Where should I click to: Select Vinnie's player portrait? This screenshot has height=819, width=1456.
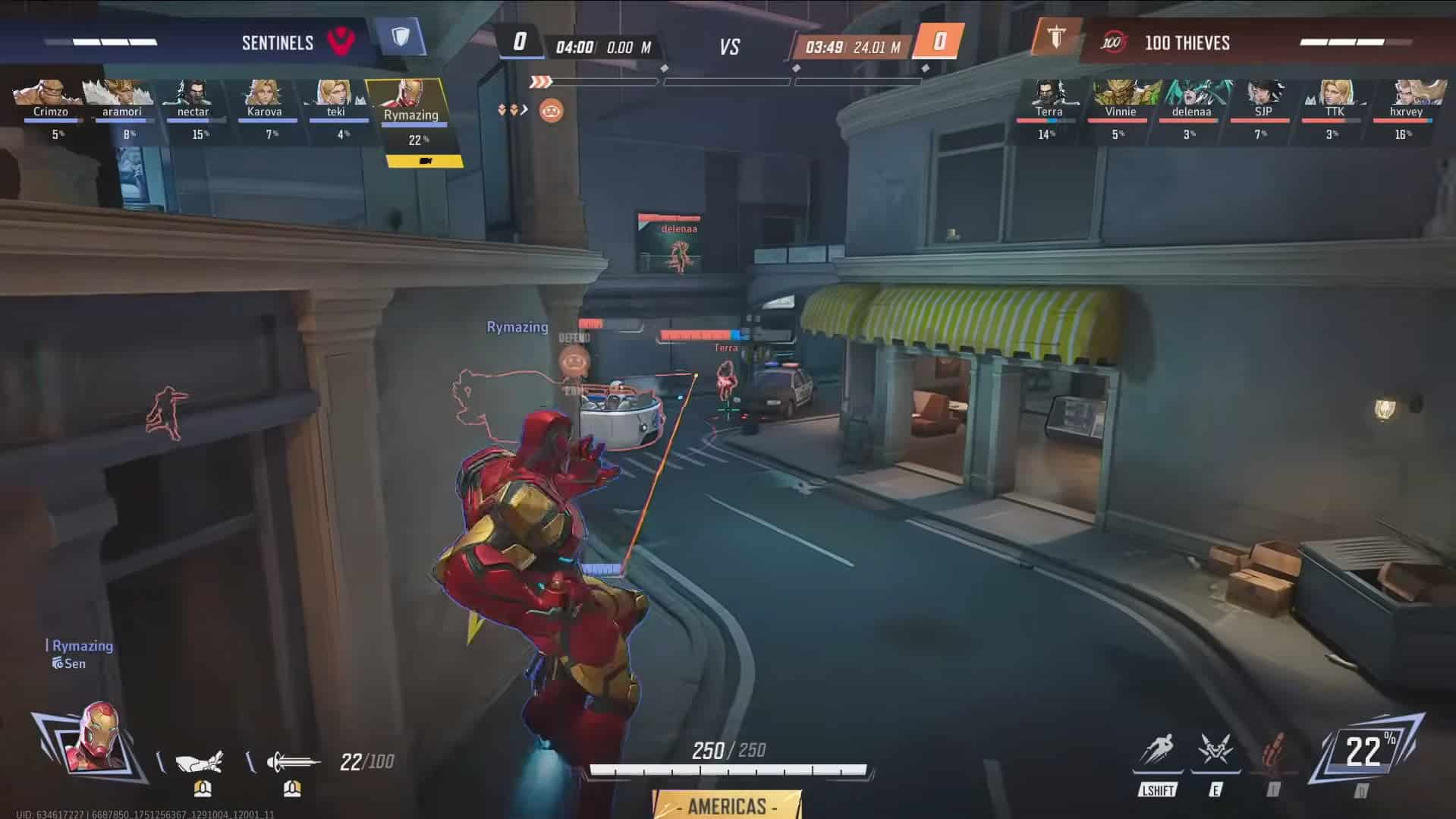tap(1121, 93)
